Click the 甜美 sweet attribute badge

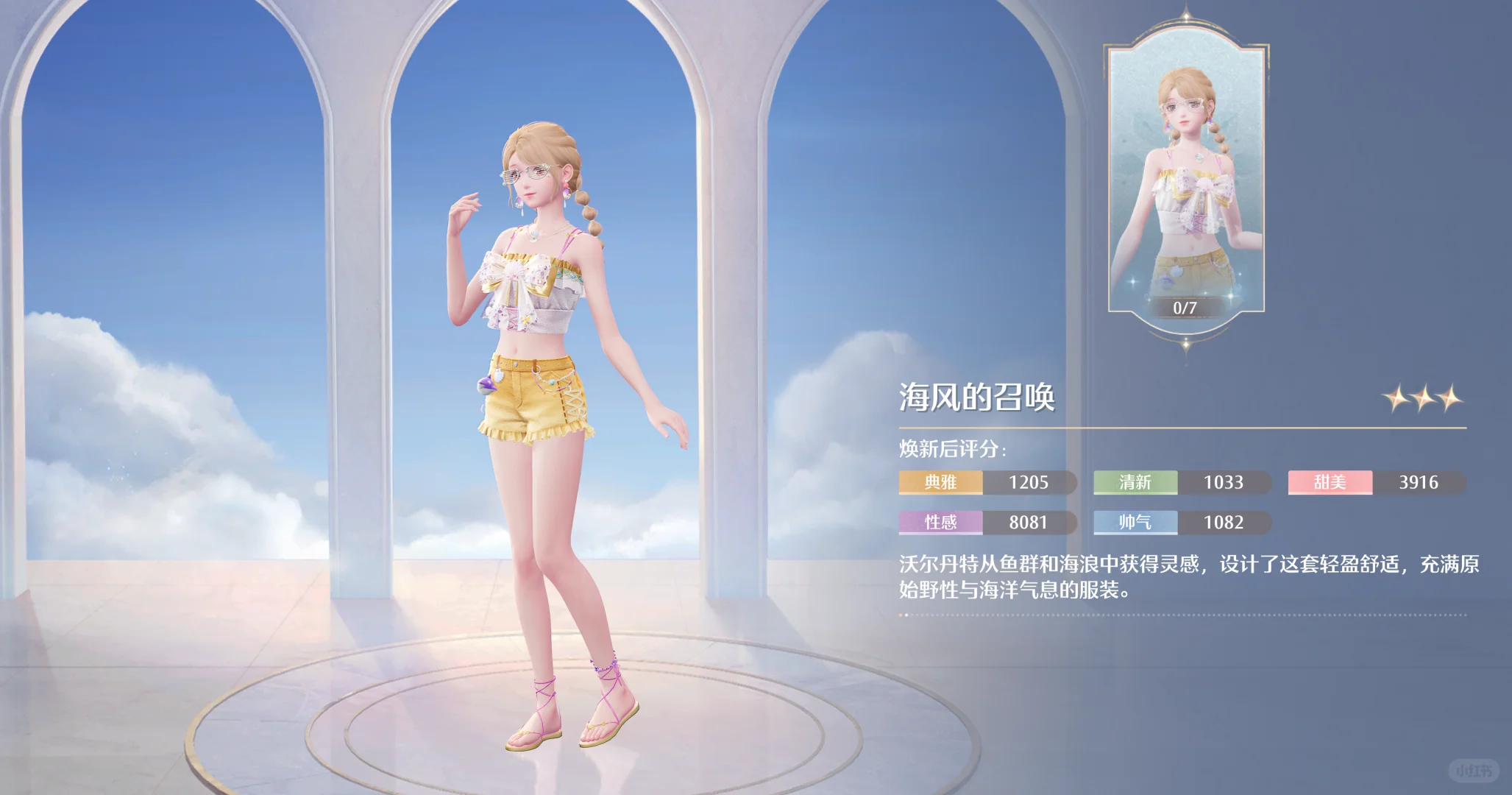[1330, 482]
